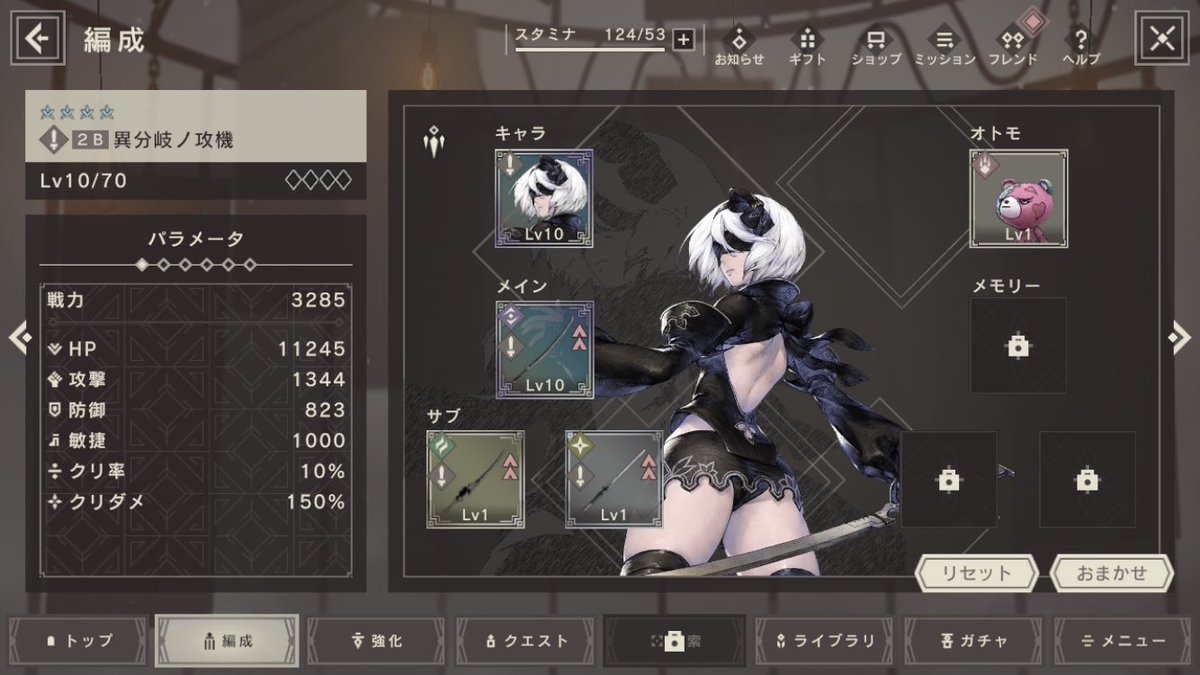Add stamina with the plus button
The height and width of the screenshot is (675, 1200).
[683, 39]
